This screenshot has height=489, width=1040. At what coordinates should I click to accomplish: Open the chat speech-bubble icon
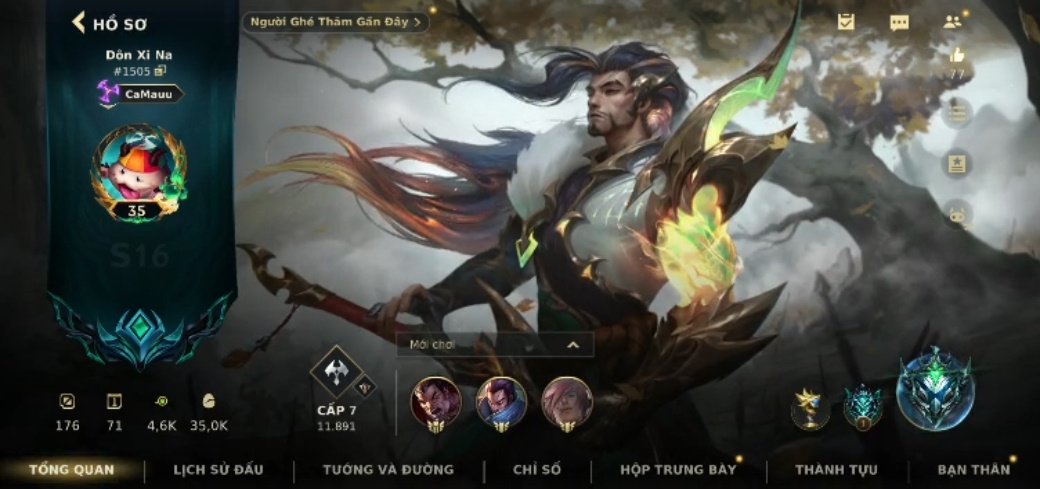click(899, 22)
